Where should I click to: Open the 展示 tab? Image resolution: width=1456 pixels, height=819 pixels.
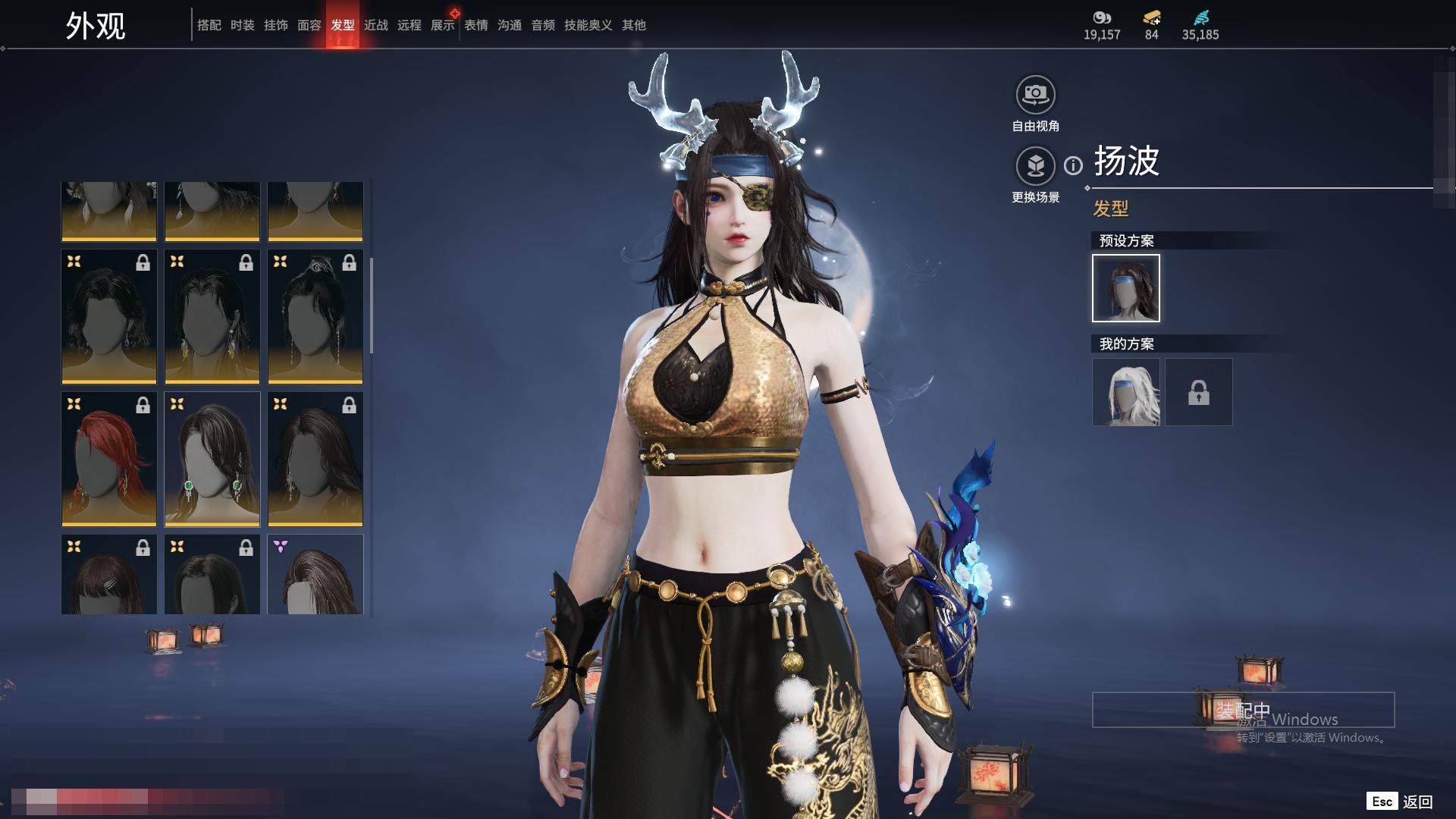[442, 25]
